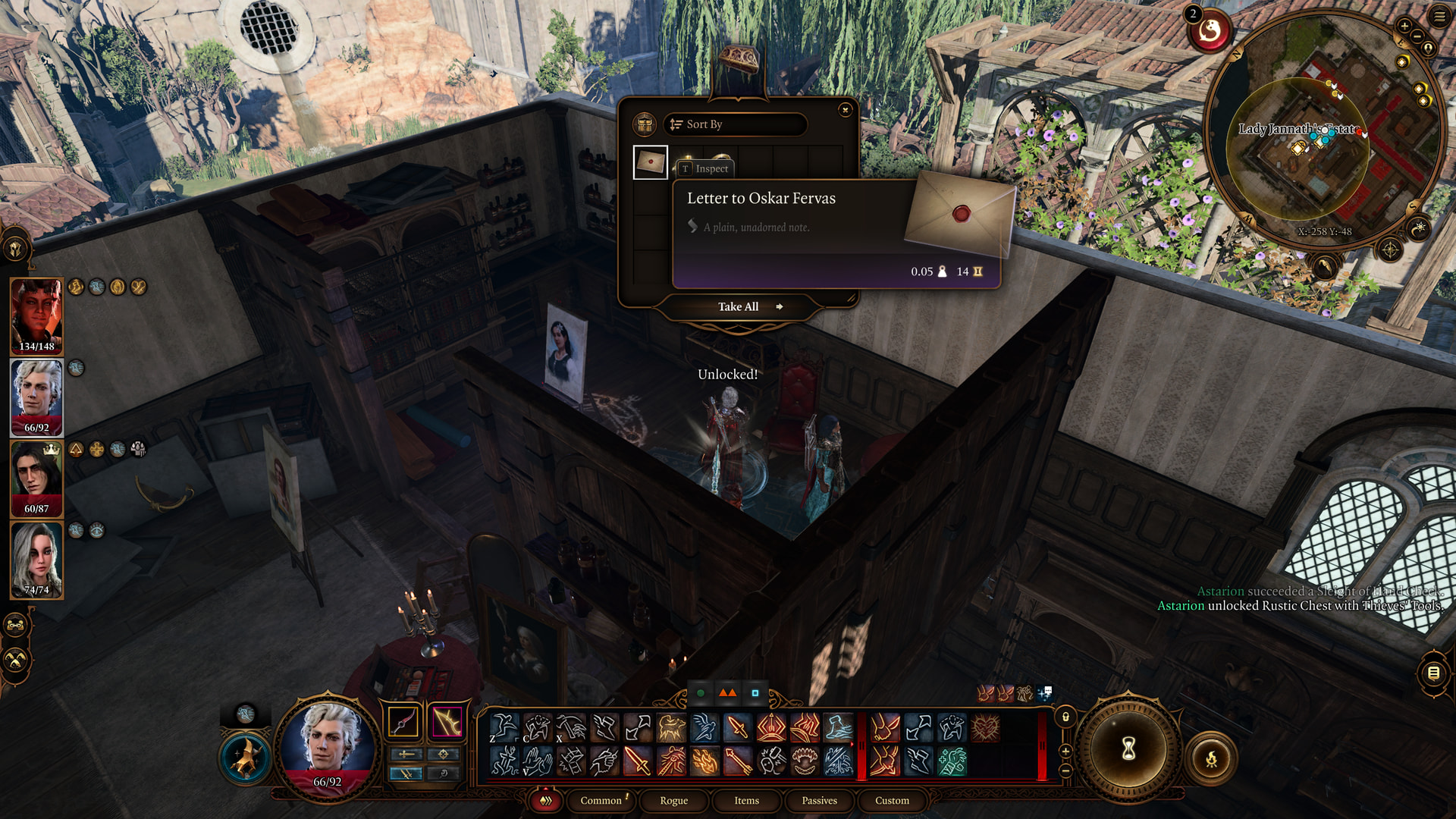Select the red tiefling party portrait

pyautogui.click(x=36, y=315)
